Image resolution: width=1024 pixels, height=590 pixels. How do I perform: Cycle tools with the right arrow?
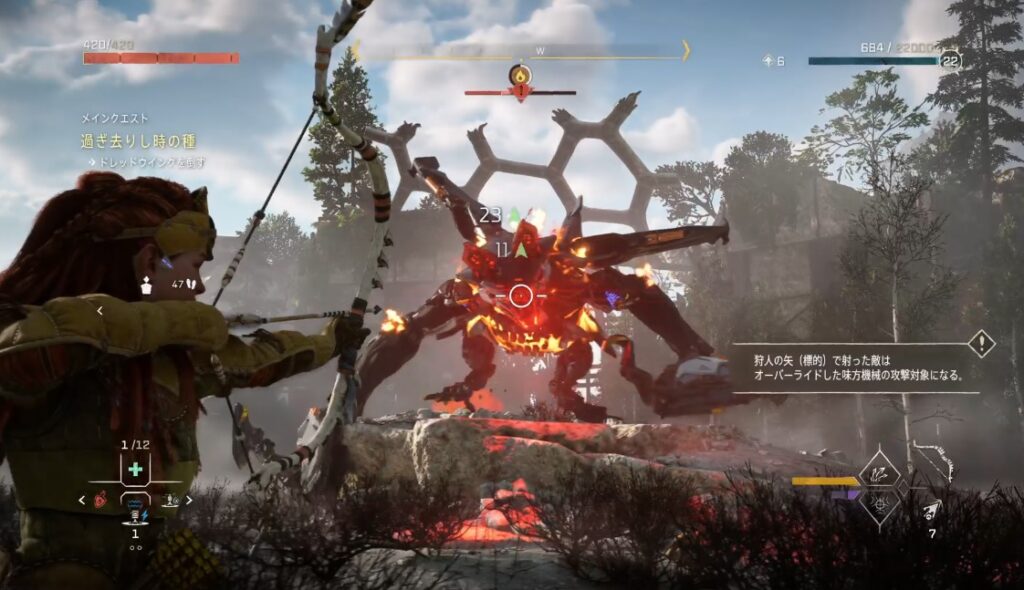[x=188, y=499]
